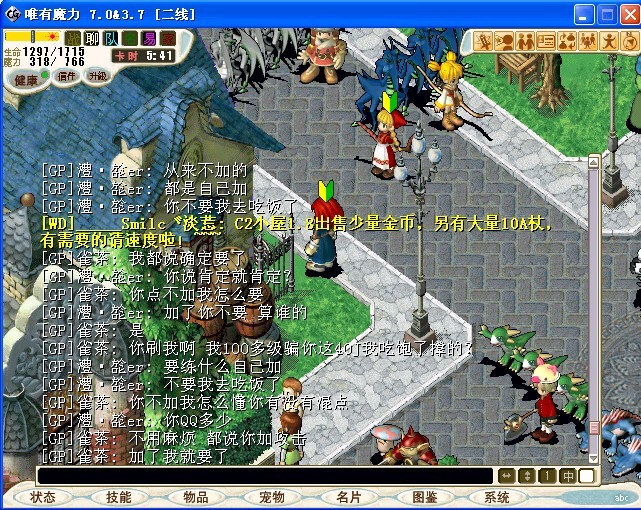
Task: Click the 中 chat input mode button
Action: (x=568, y=476)
